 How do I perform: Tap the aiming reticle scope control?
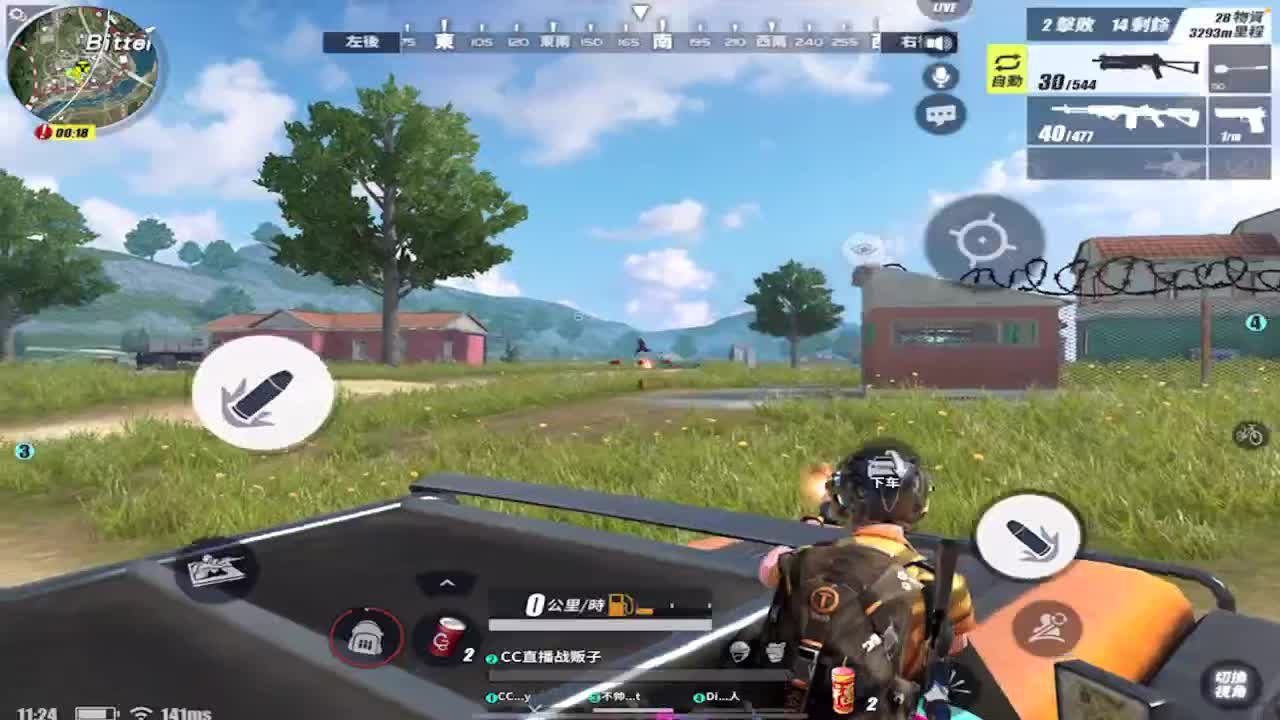[982, 238]
